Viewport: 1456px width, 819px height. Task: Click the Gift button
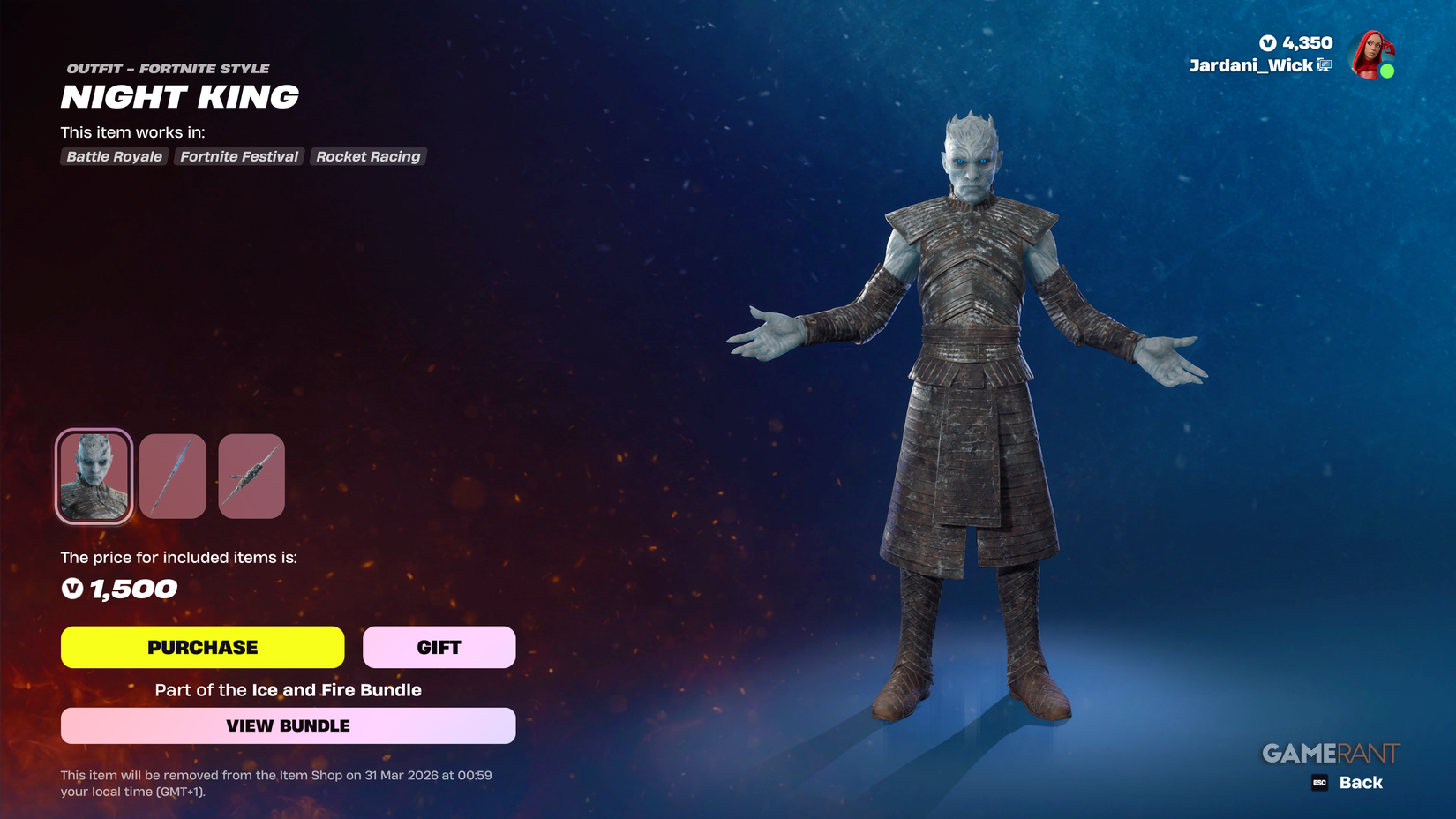[439, 647]
